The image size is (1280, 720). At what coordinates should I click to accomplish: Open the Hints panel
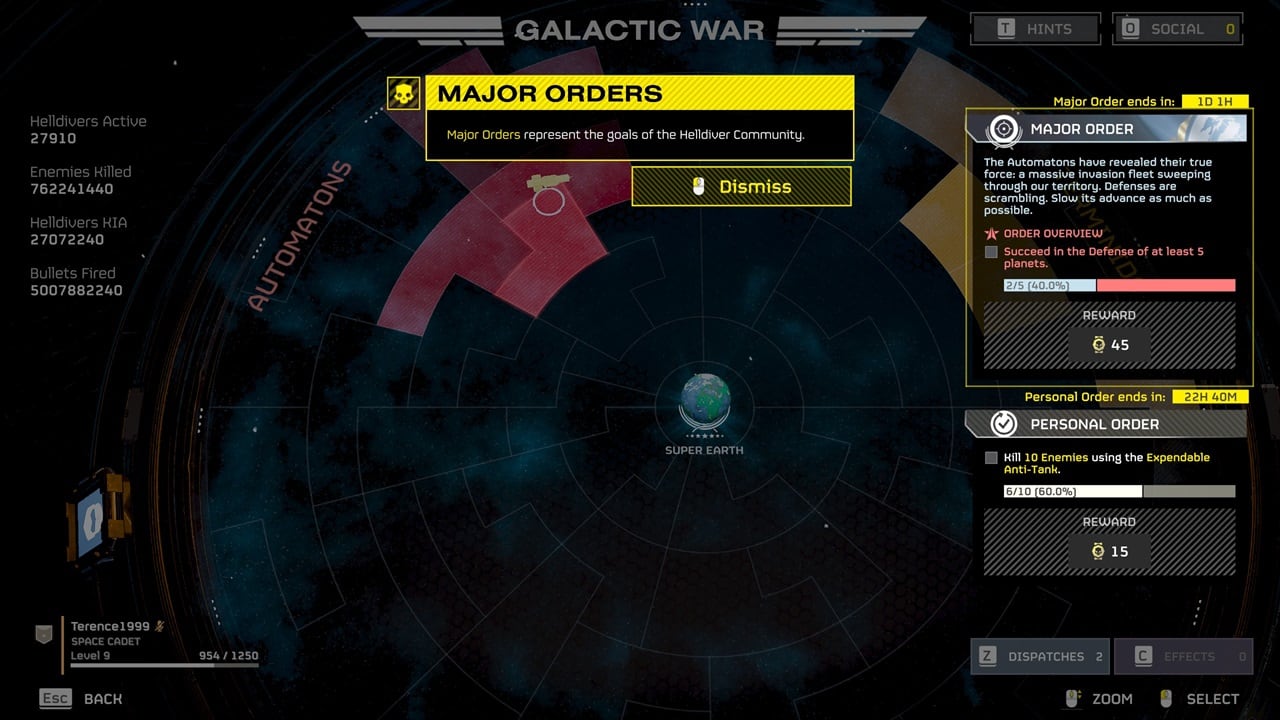(1035, 29)
